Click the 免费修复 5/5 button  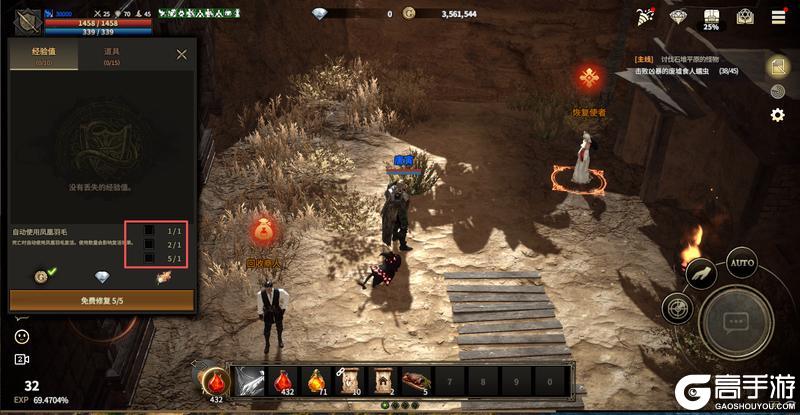click(102, 300)
